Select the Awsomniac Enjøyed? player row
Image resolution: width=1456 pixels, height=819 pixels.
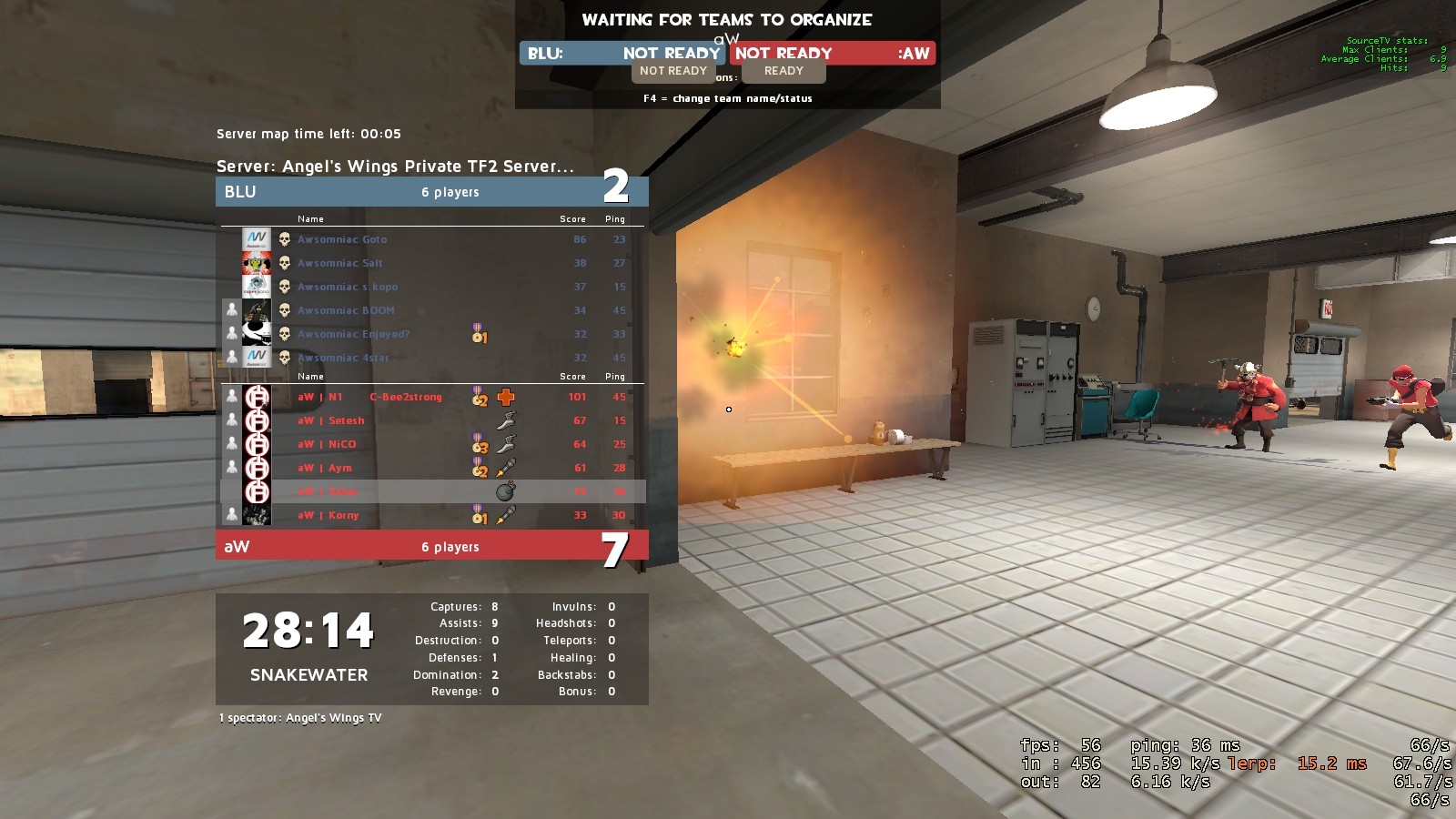coord(353,334)
